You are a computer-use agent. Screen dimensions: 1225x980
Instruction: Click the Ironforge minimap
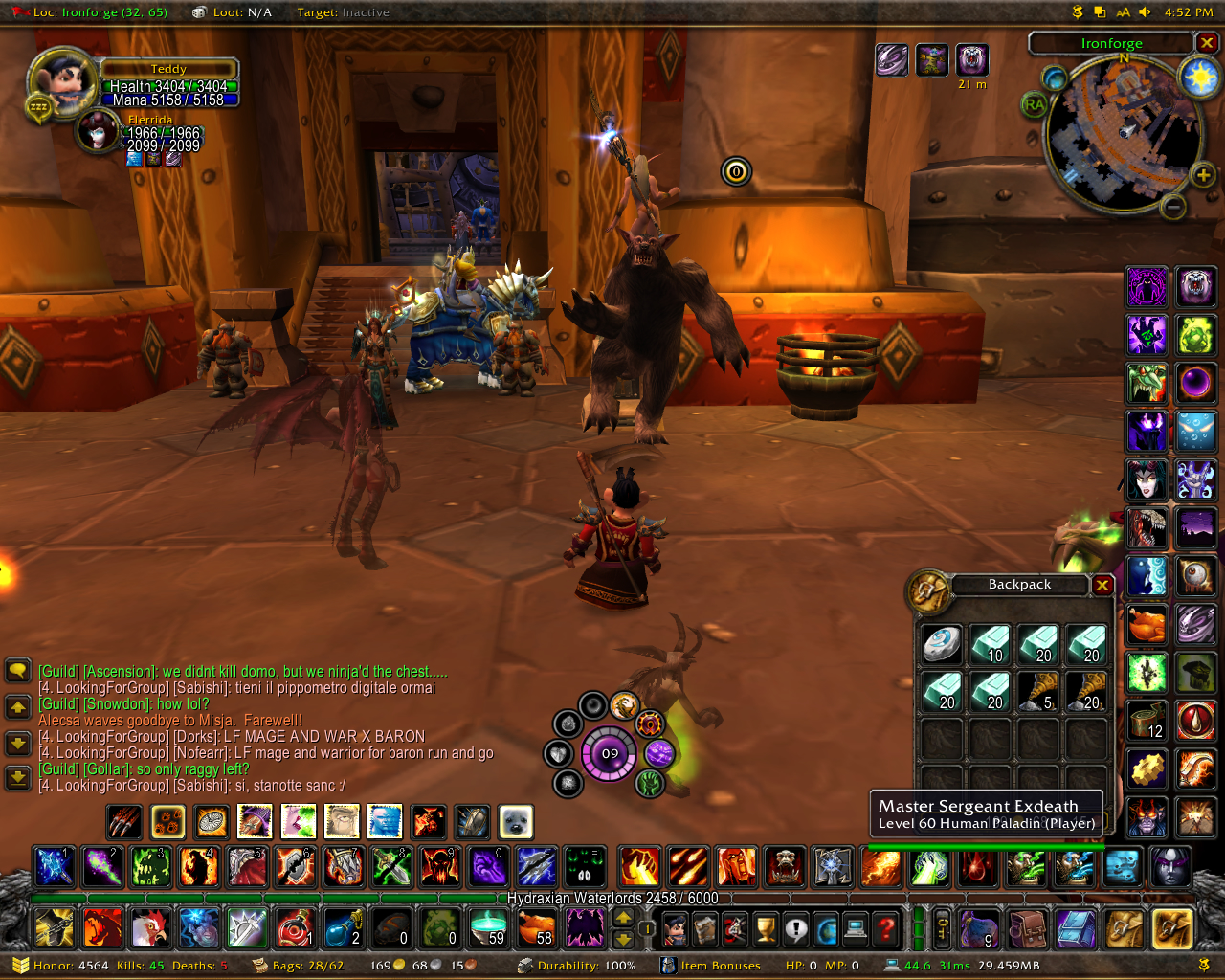(x=1121, y=134)
